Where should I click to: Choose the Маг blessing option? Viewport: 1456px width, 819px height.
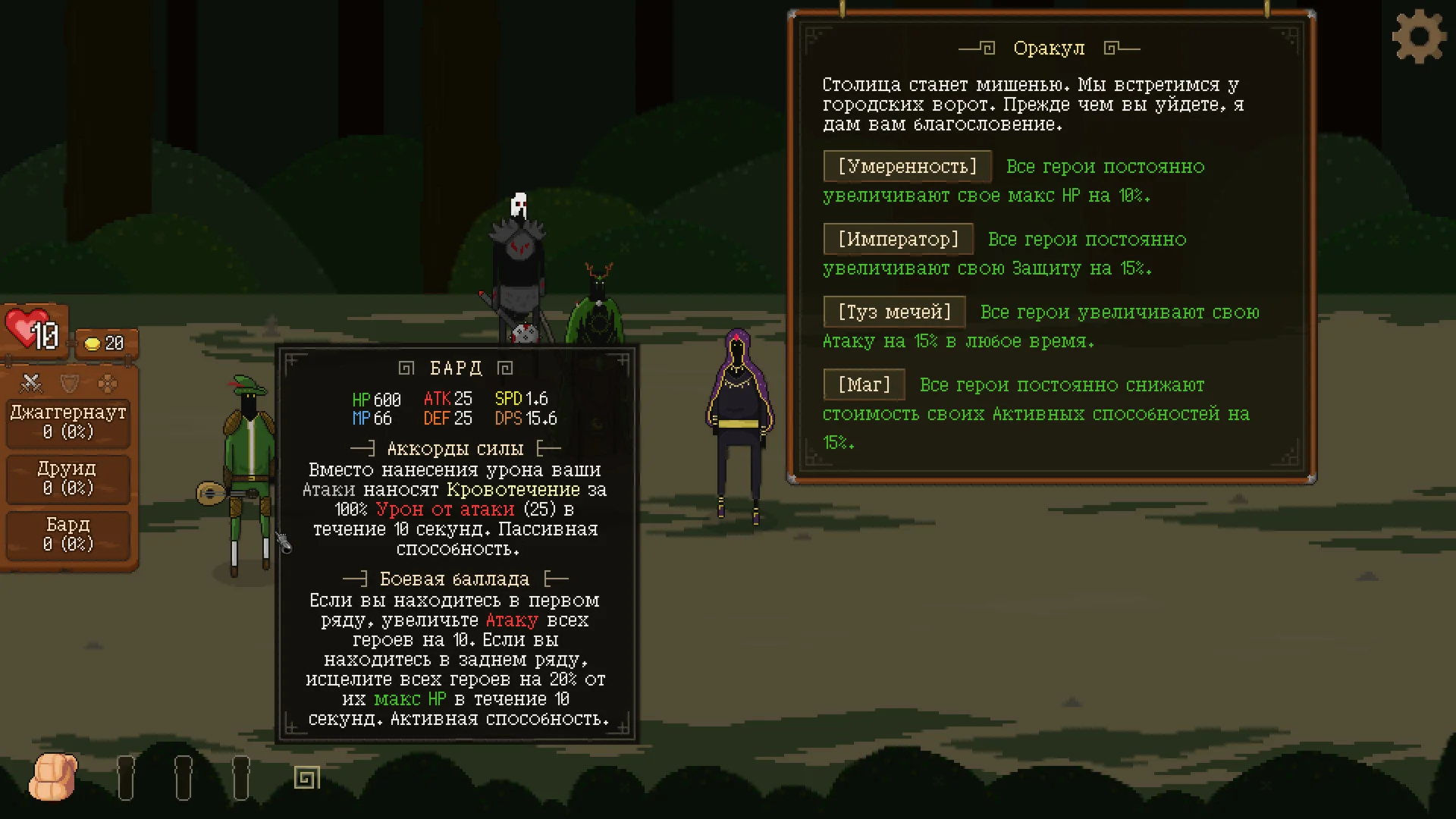point(864,385)
